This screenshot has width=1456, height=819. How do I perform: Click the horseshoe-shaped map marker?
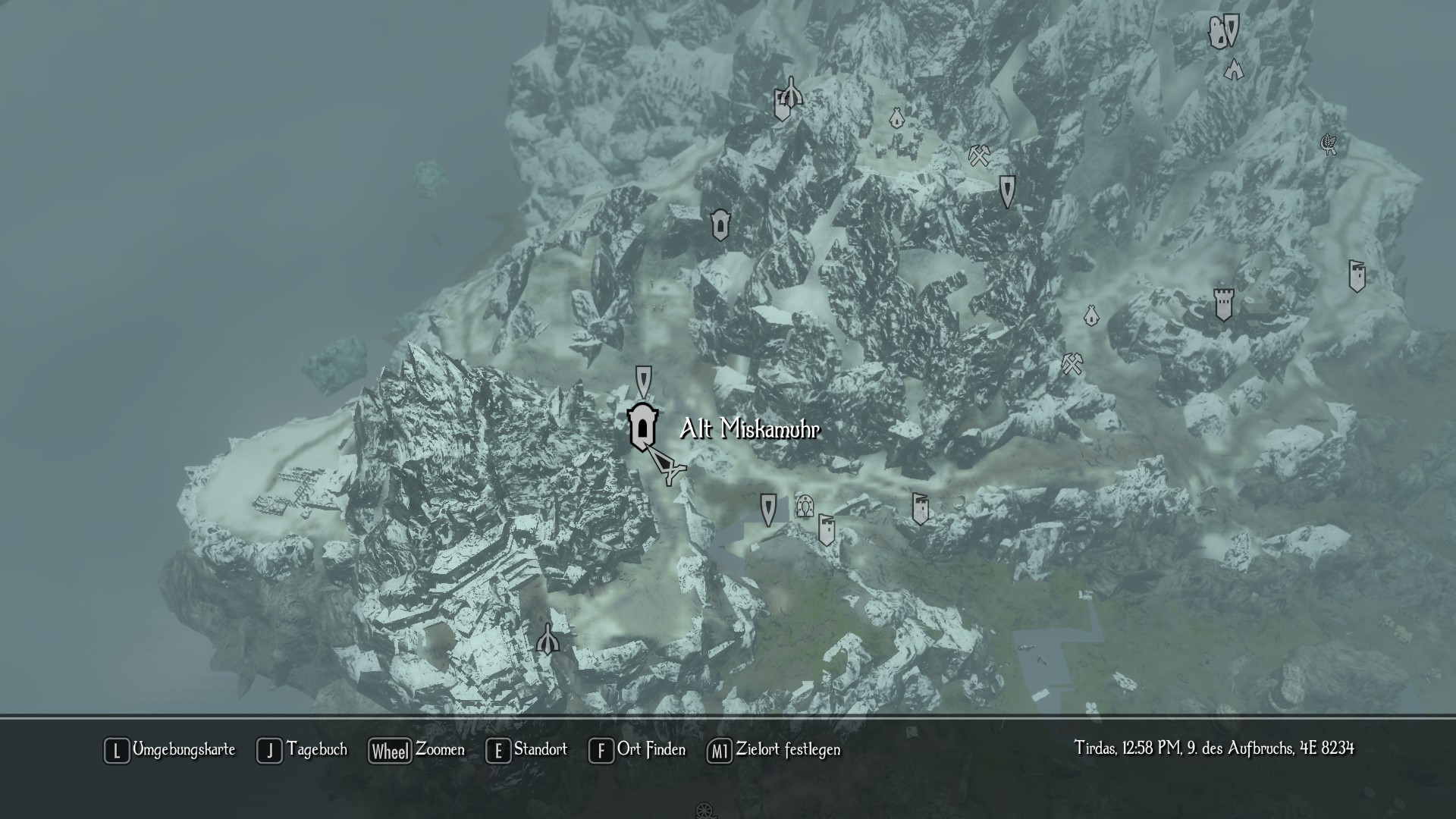[x=805, y=506]
